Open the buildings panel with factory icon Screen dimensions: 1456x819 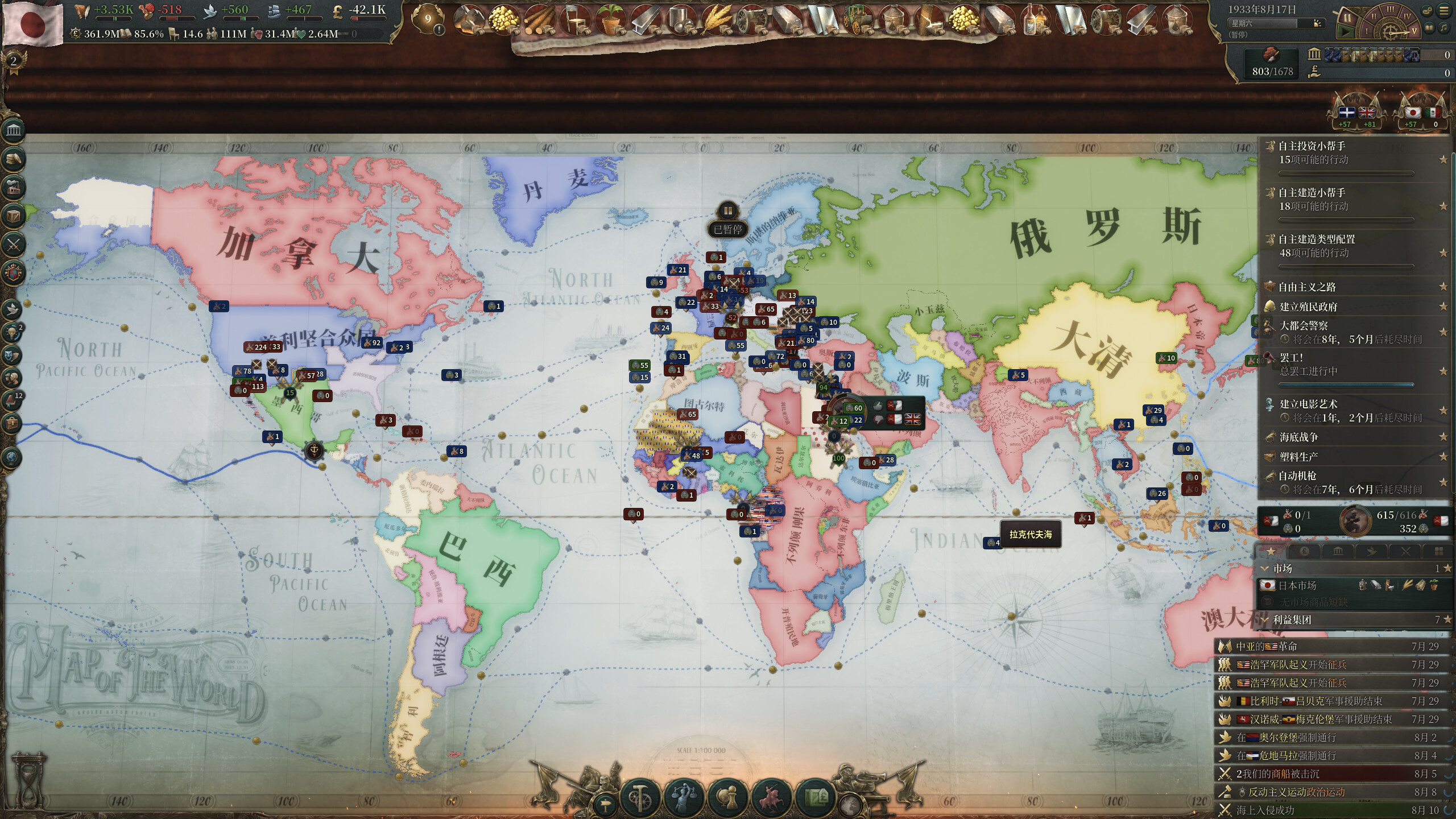pyautogui.click(x=14, y=187)
